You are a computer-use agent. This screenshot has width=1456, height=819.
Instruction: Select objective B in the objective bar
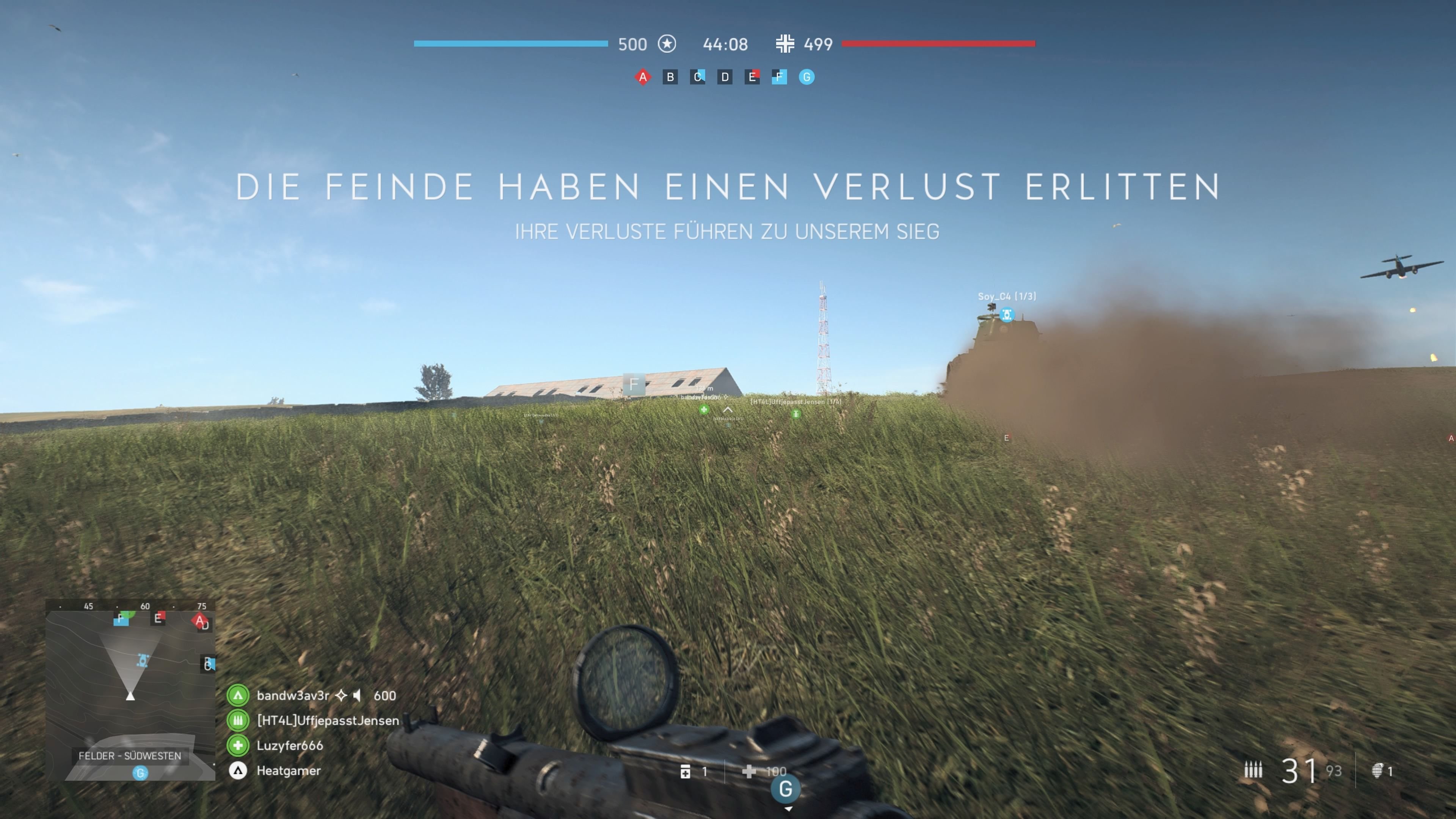click(x=670, y=77)
